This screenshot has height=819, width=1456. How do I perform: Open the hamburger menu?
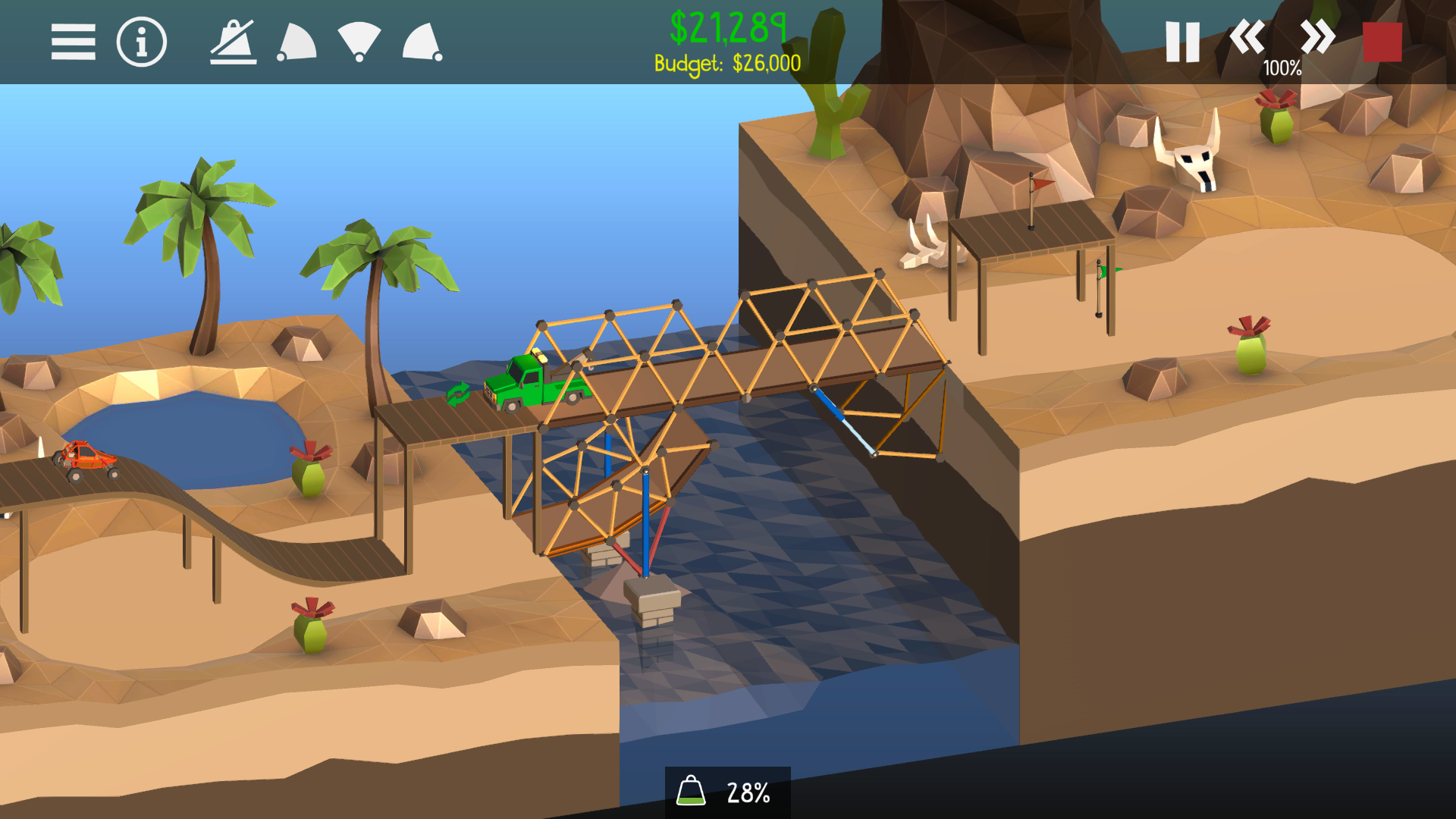[x=74, y=43]
